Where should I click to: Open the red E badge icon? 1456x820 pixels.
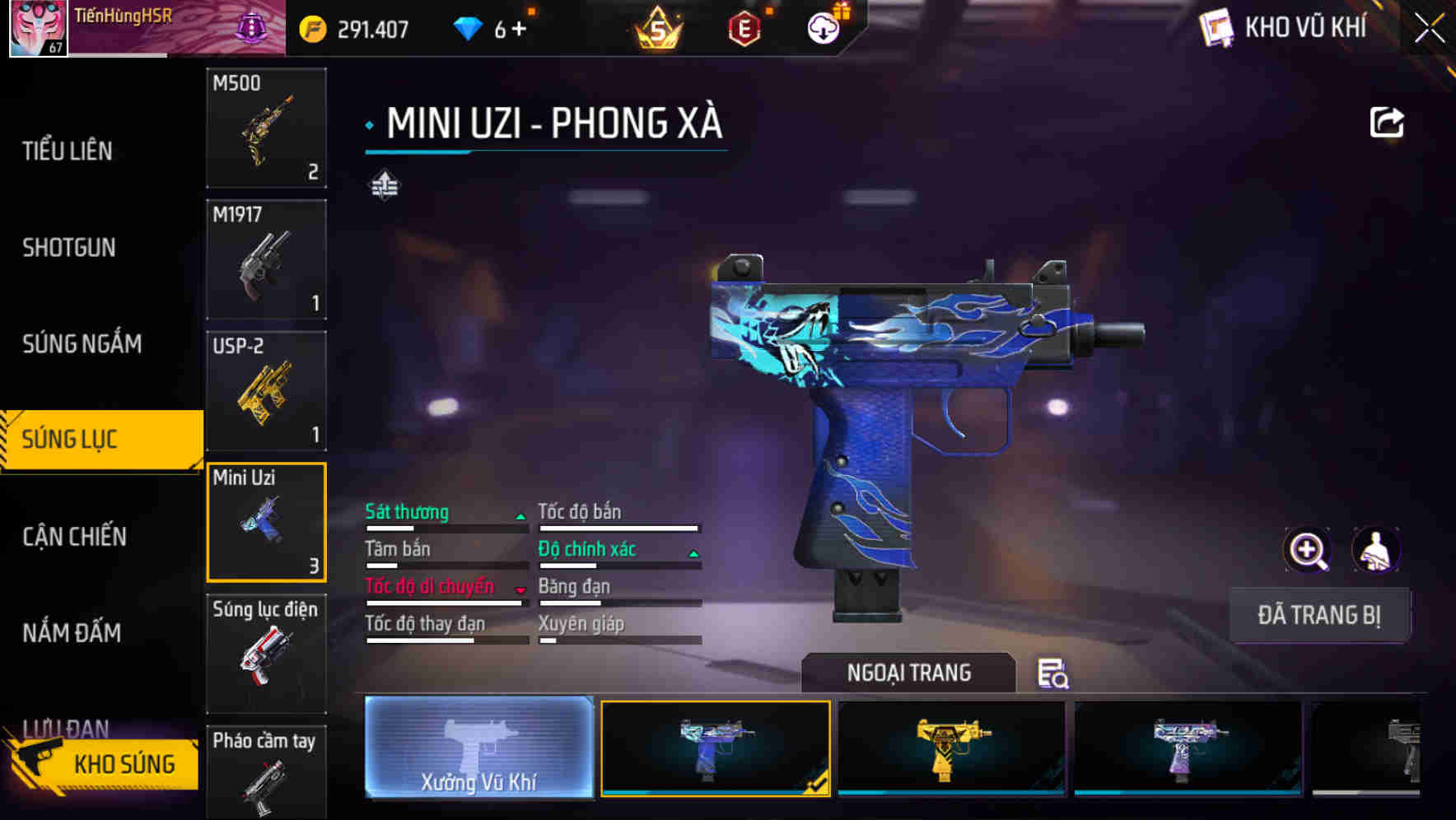pyautogui.click(x=744, y=27)
